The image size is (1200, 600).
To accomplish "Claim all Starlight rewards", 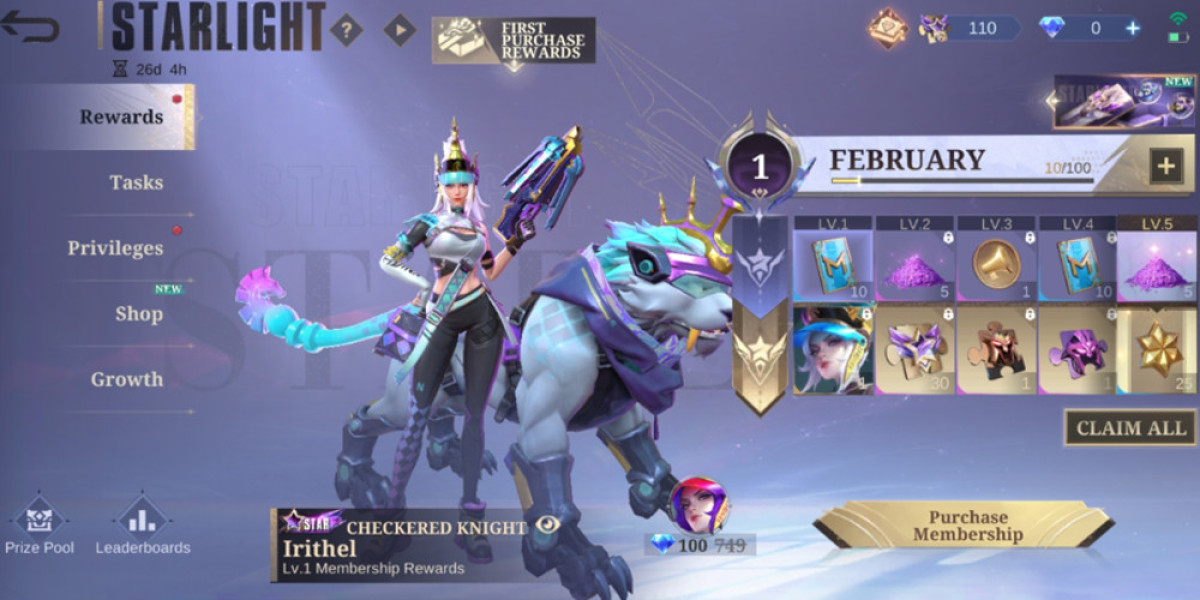I will [1130, 428].
